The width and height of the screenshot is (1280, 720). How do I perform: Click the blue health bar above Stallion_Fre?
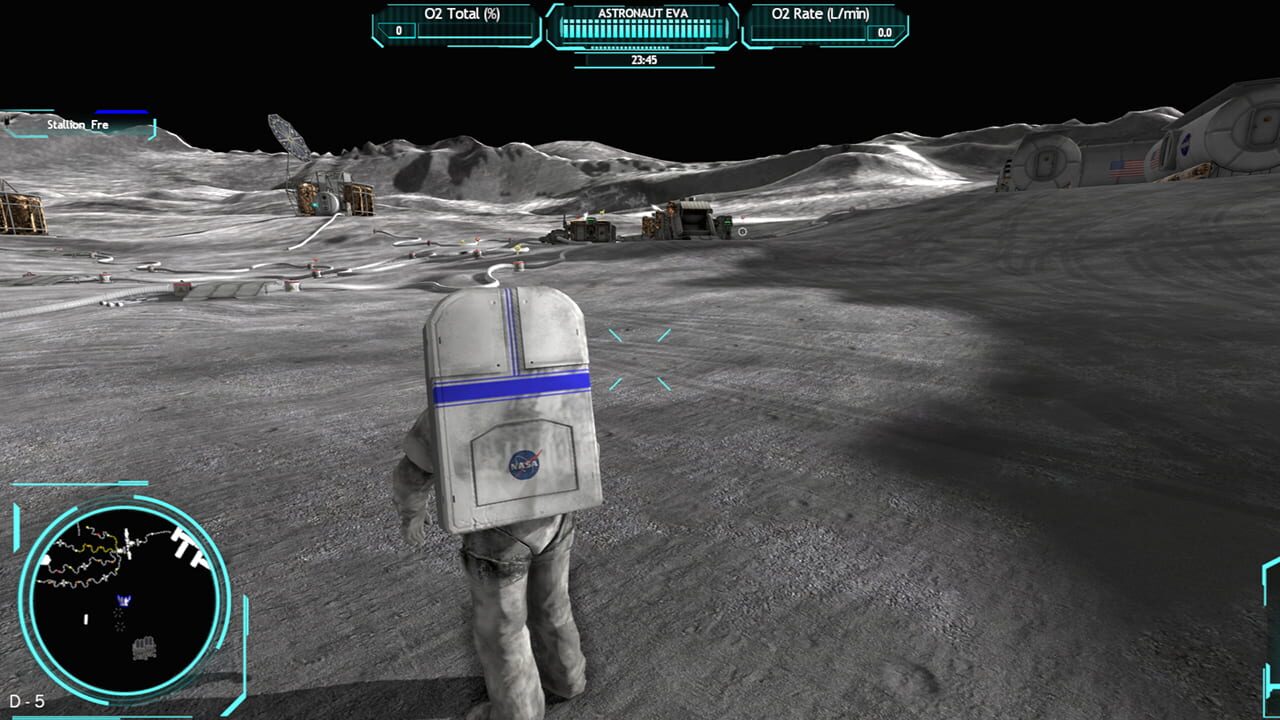(121, 111)
